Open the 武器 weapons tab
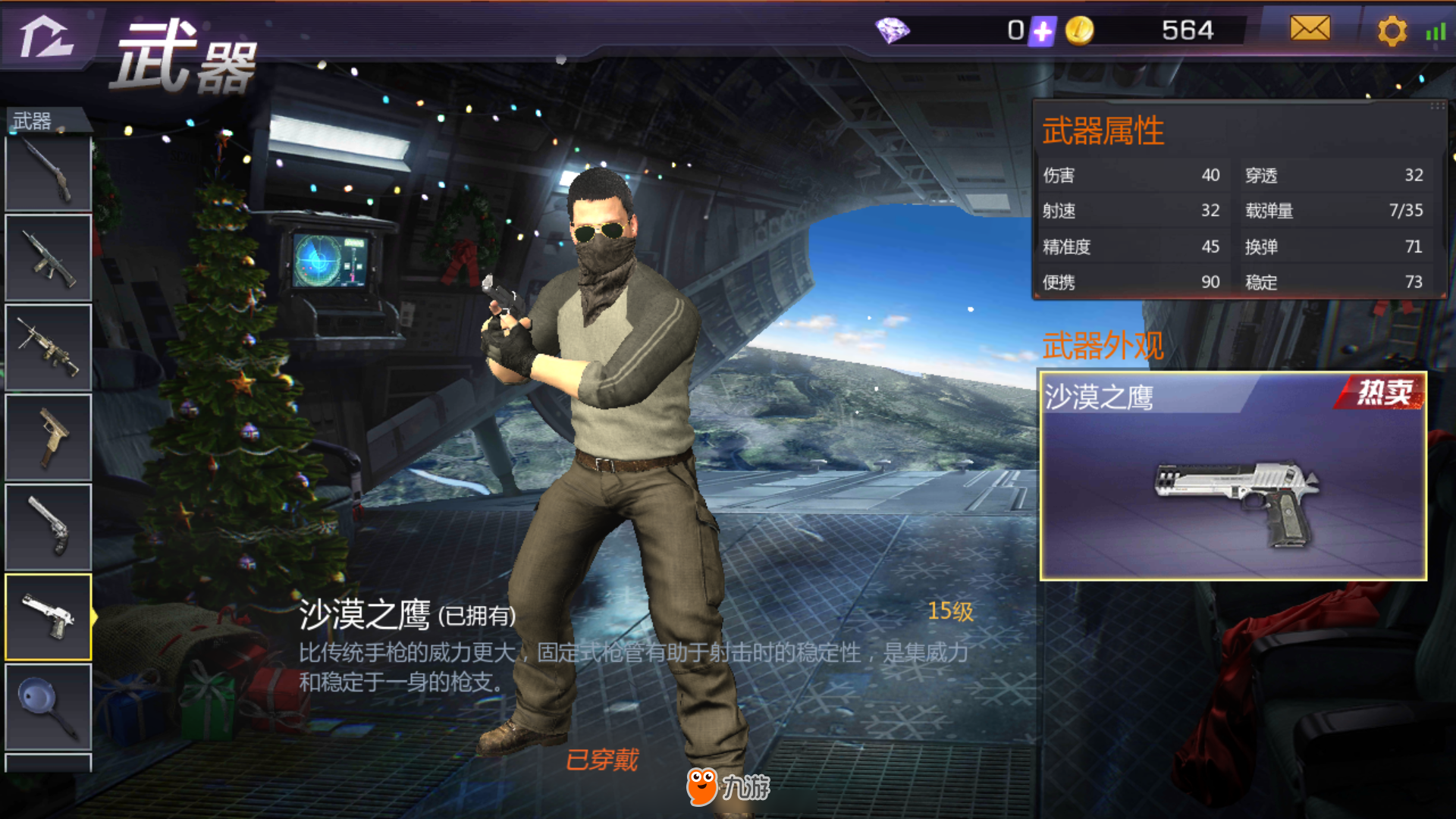The image size is (1456, 819). click(33, 121)
